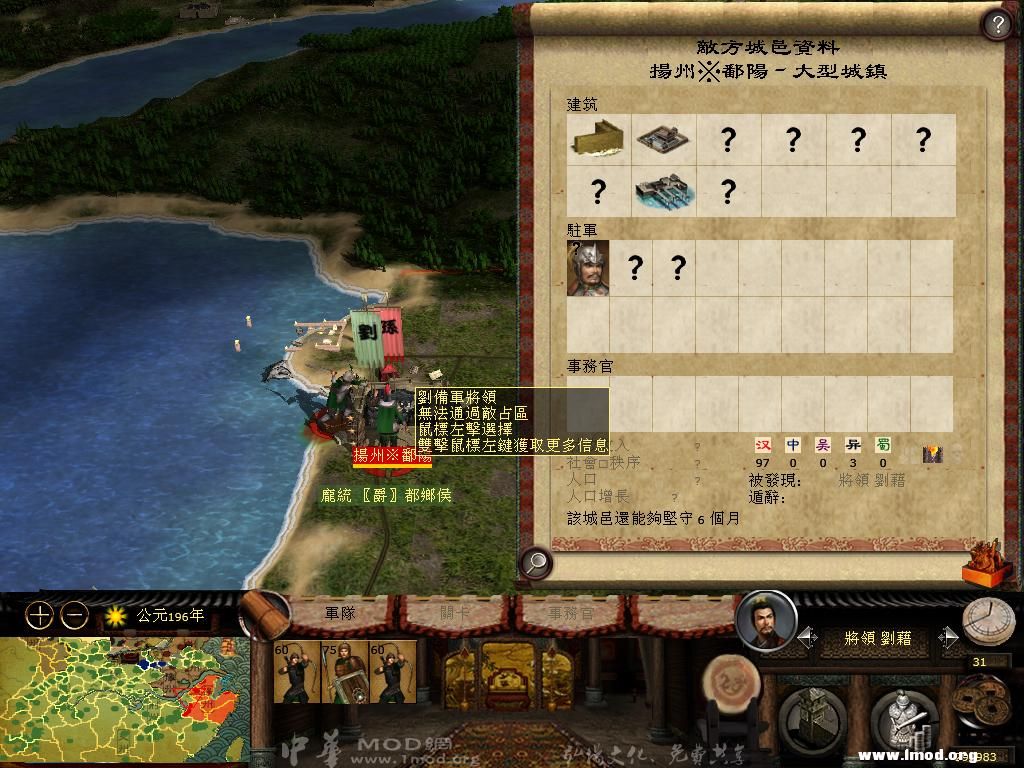Image resolution: width=1024 pixels, height=768 pixels.
Task: Click the campaign minimap
Action: point(120,700)
